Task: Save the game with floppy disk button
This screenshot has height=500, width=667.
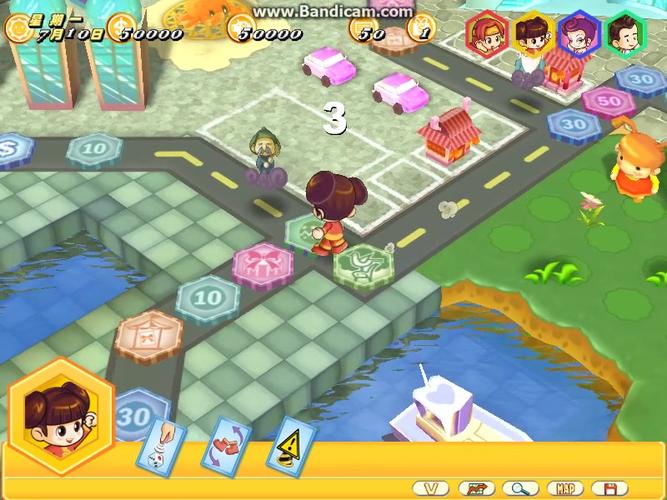Action: click(x=609, y=488)
